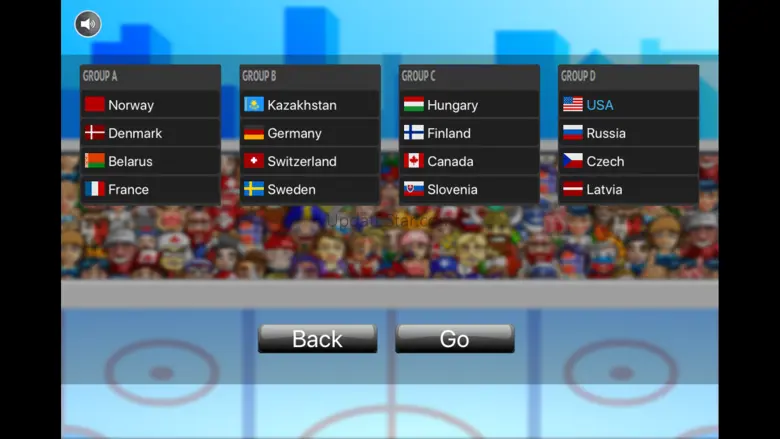Choose Sweden as your team
The width and height of the screenshot is (780, 439).
point(310,189)
